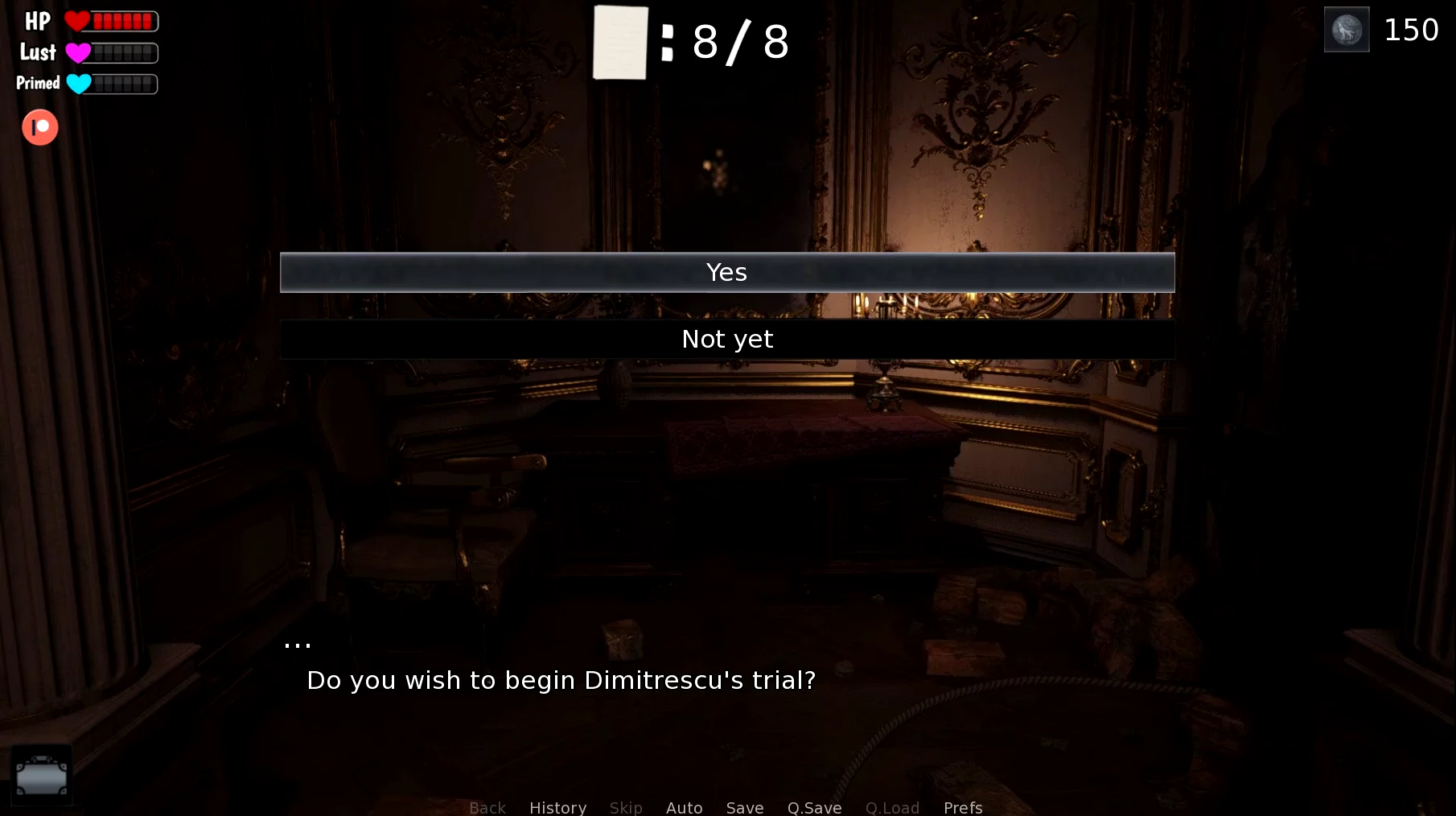
Task: Open the briefcase inventory icon
Action: [x=42, y=776]
